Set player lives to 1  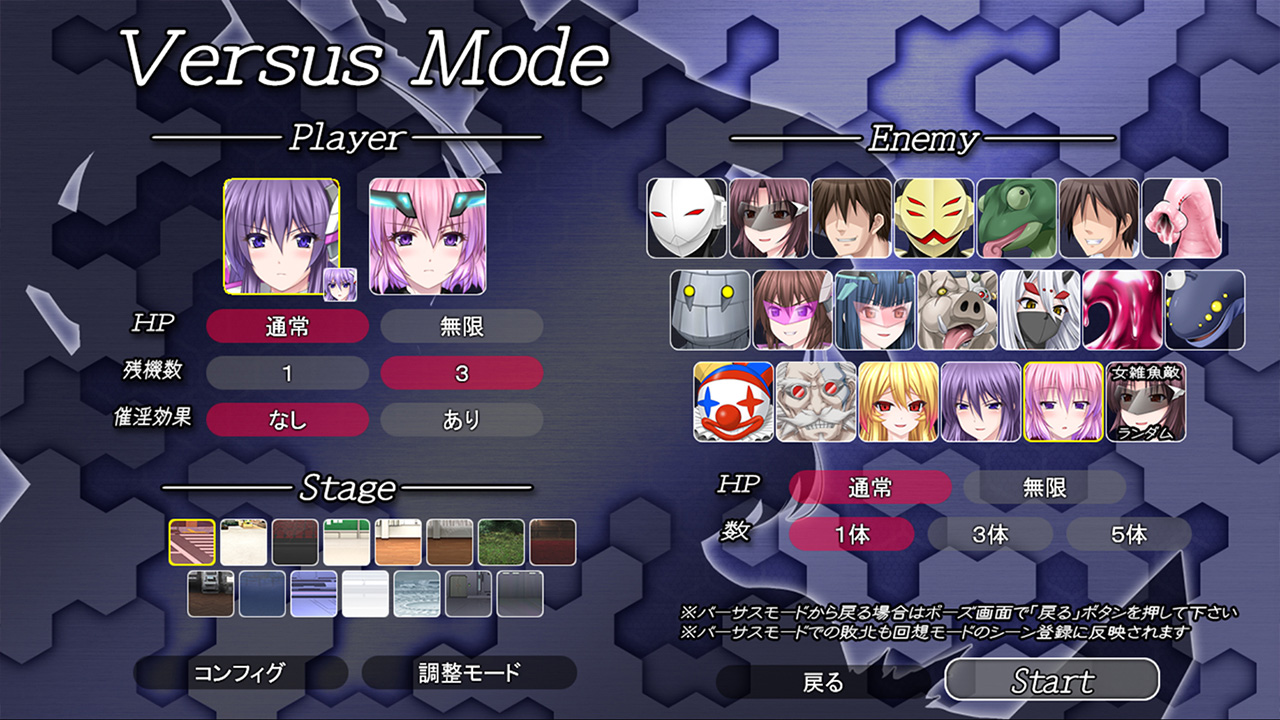pyautogui.click(x=287, y=374)
